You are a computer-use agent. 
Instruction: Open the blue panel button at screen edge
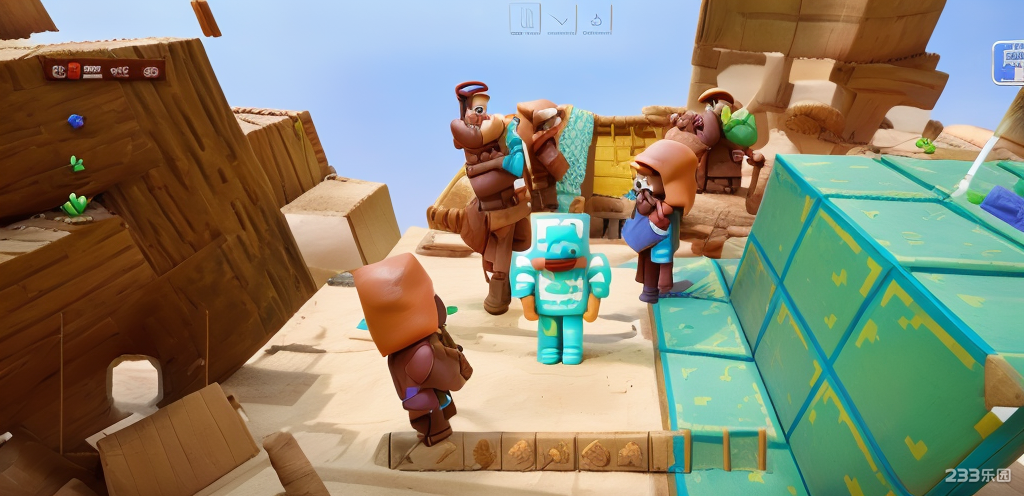1008,62
